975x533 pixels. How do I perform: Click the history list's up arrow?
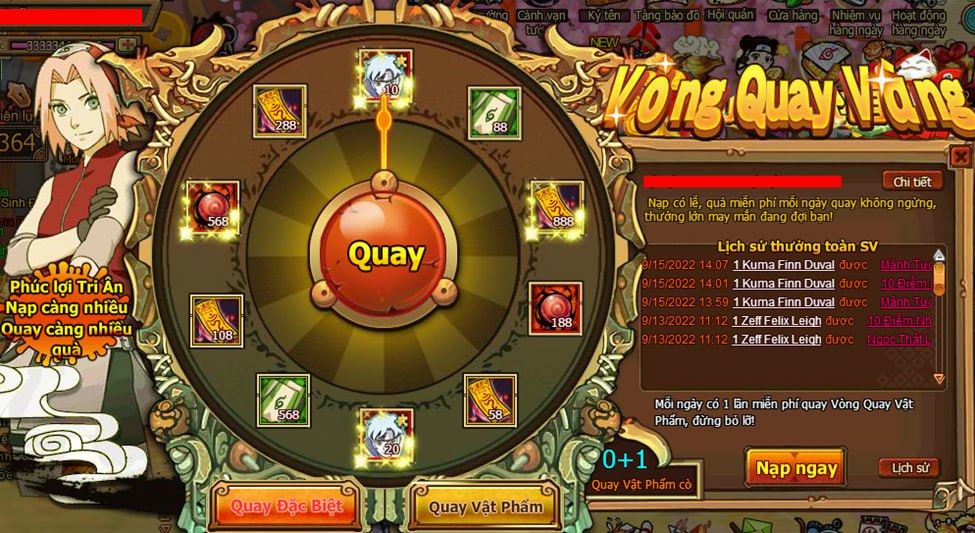pos(939,255)
